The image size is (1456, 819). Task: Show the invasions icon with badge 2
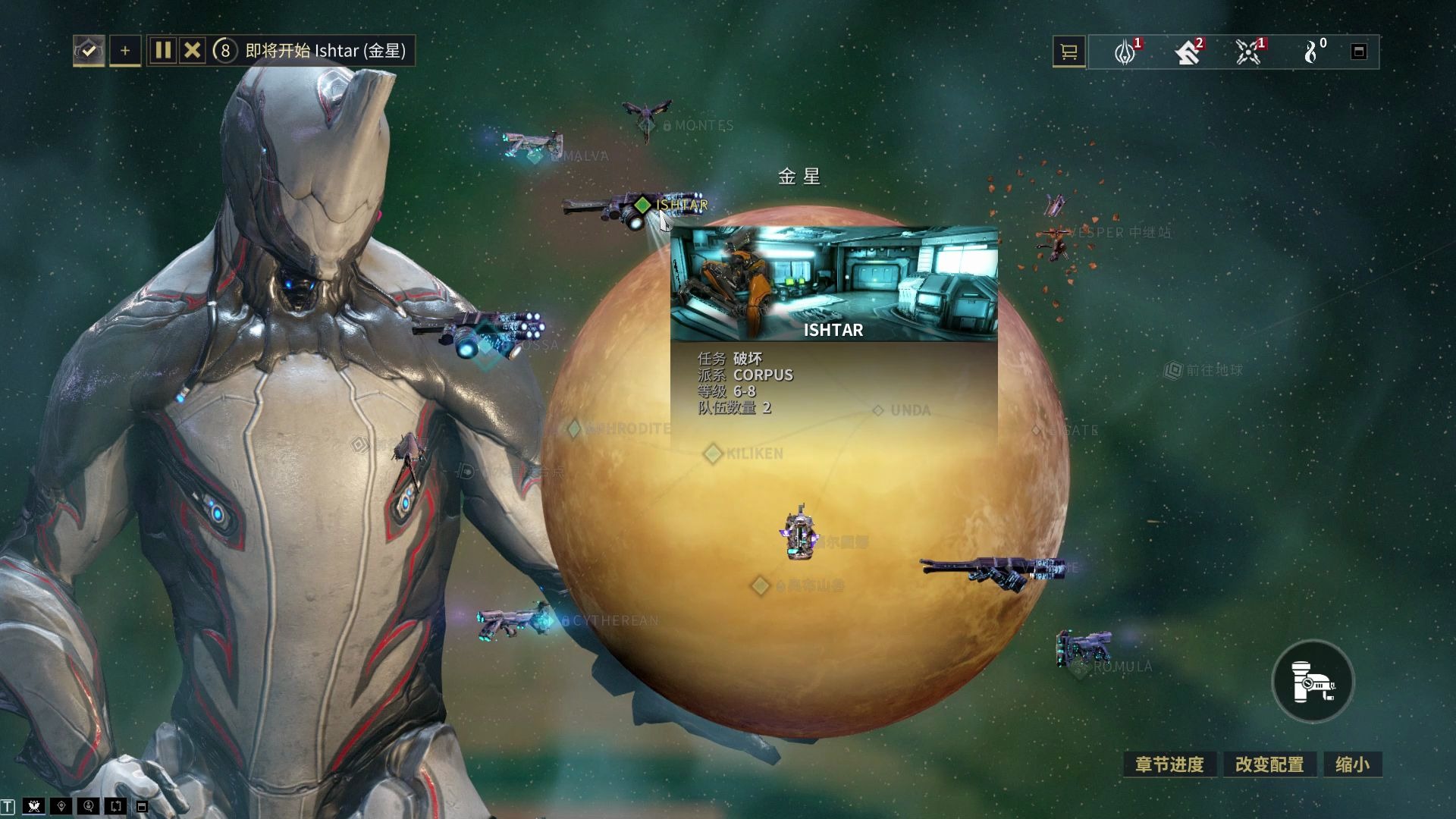1187,52
